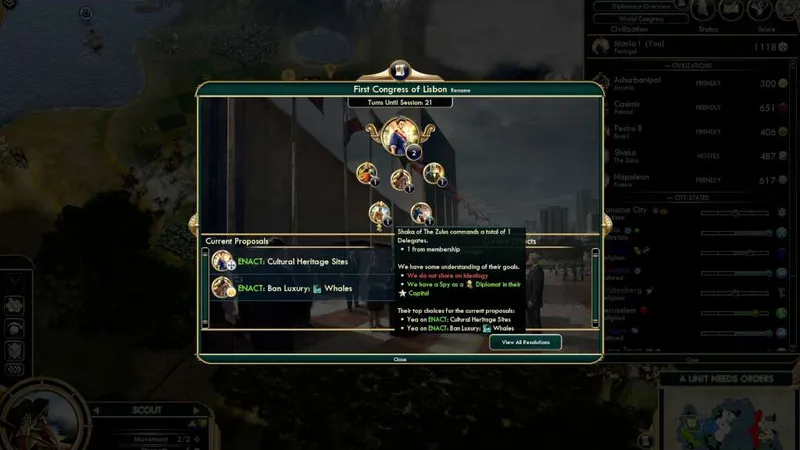
Task: Select the Cultural Heritage Sites proposal
Action: coord(300,262)
